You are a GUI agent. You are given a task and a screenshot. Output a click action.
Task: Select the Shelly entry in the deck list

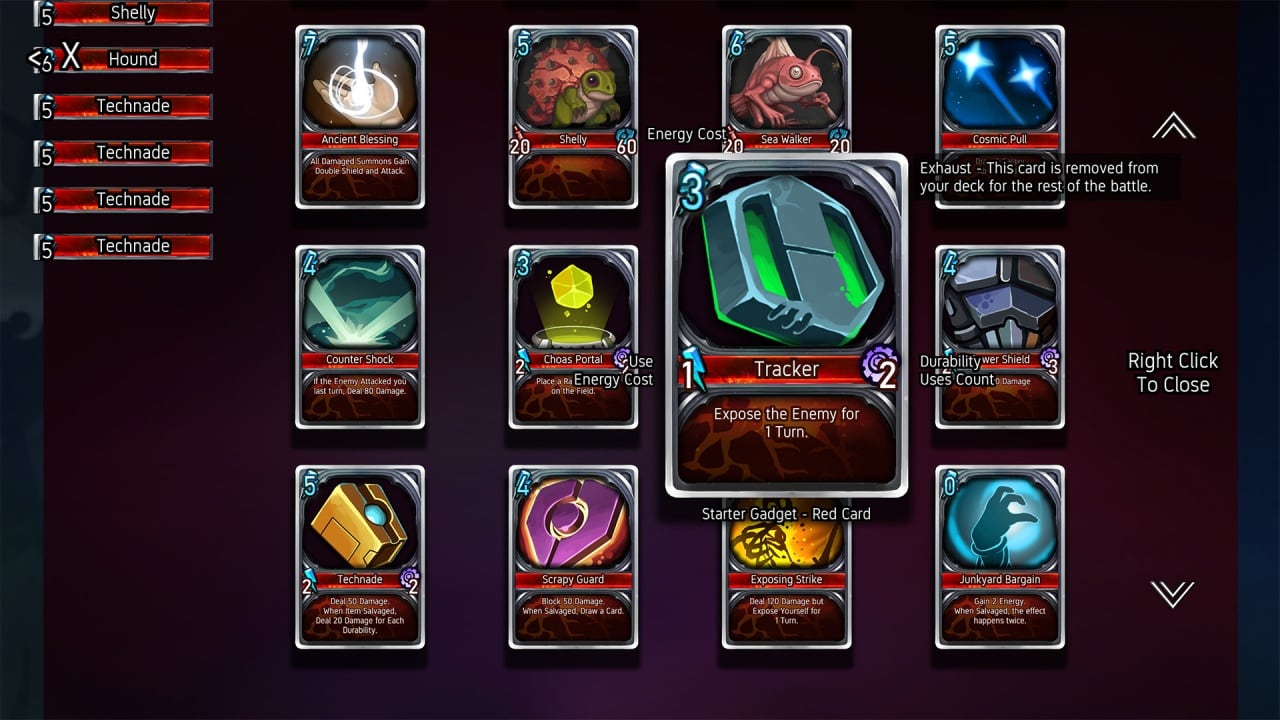tap(133, 13)
